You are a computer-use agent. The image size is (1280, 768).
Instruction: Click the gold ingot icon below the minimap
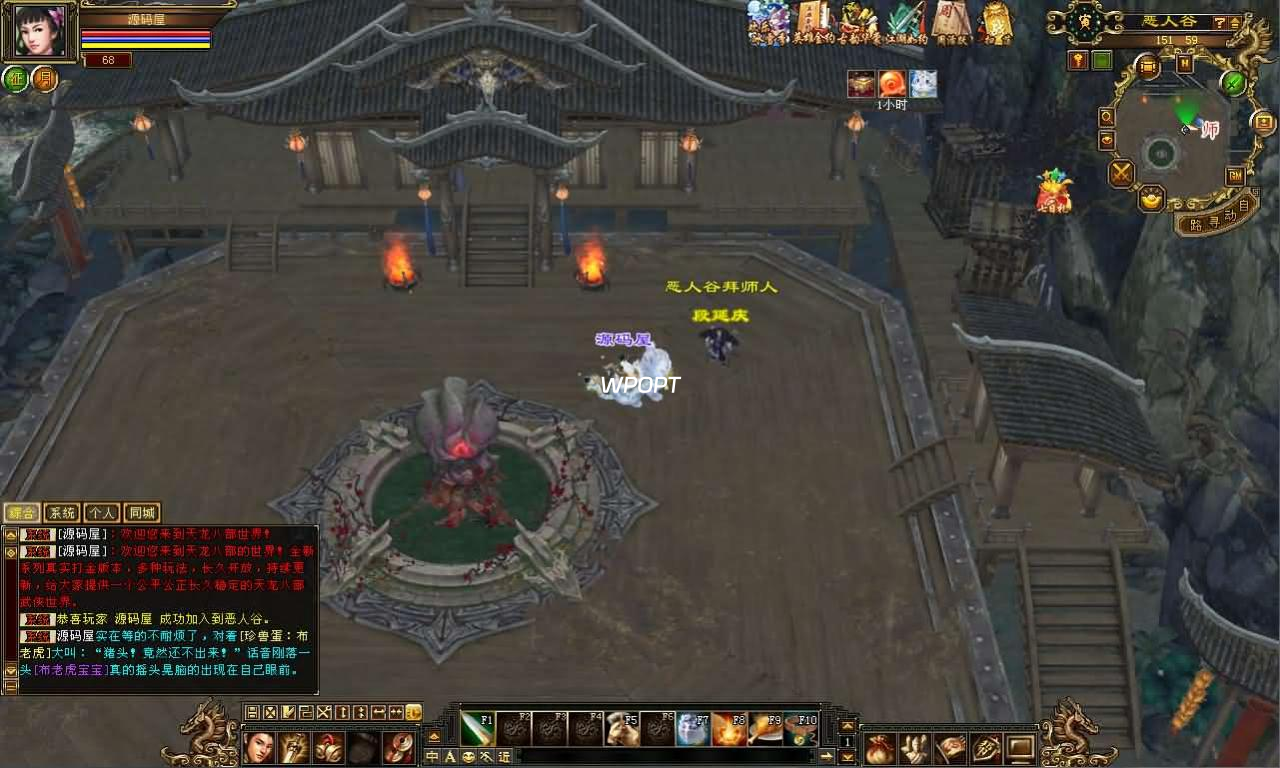coord(1149,200)
